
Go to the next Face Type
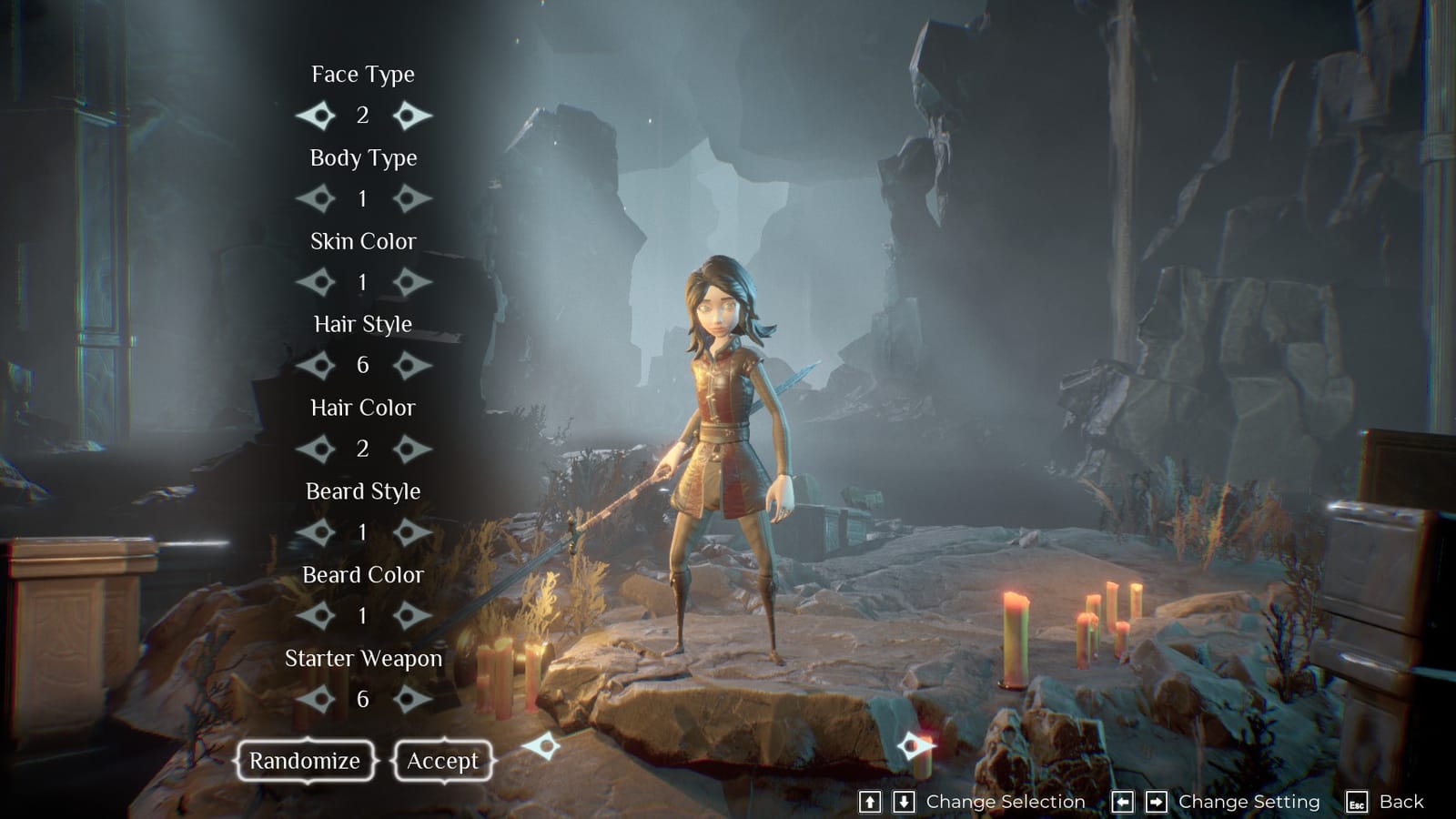point(410,116)
